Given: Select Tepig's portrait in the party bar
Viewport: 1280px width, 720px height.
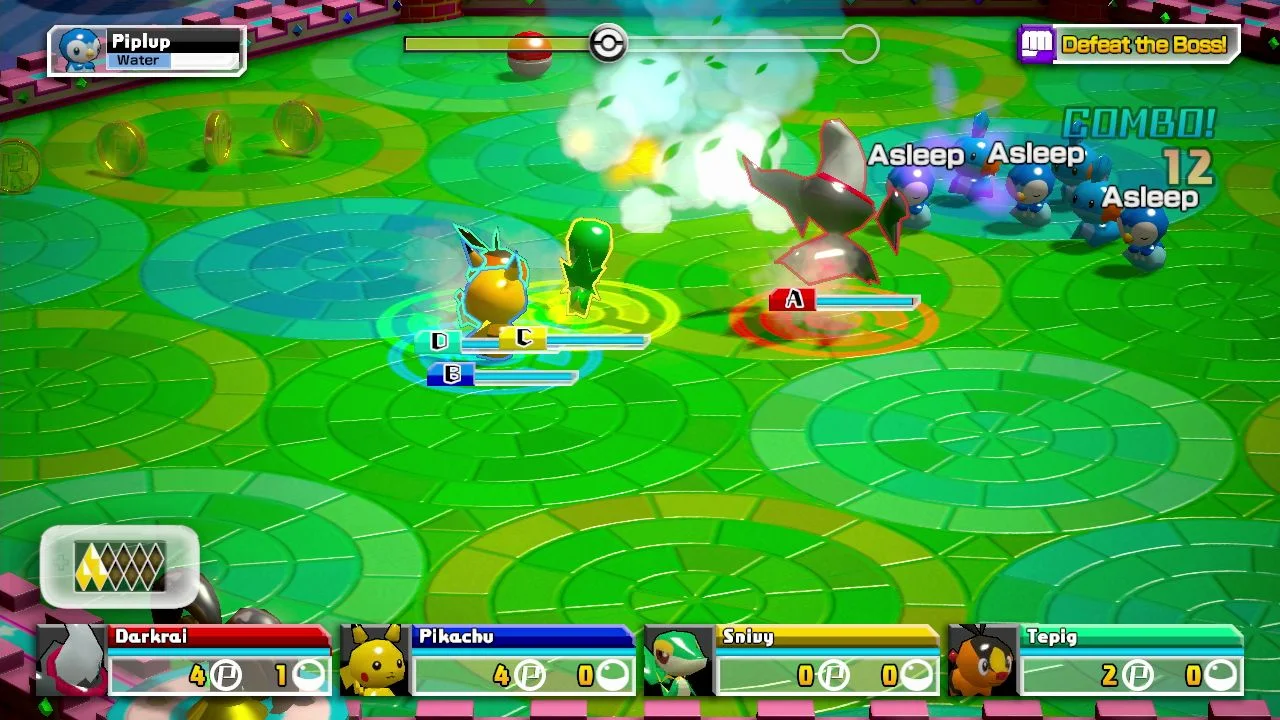Looking at the screenshot, I should coord(984,660).
